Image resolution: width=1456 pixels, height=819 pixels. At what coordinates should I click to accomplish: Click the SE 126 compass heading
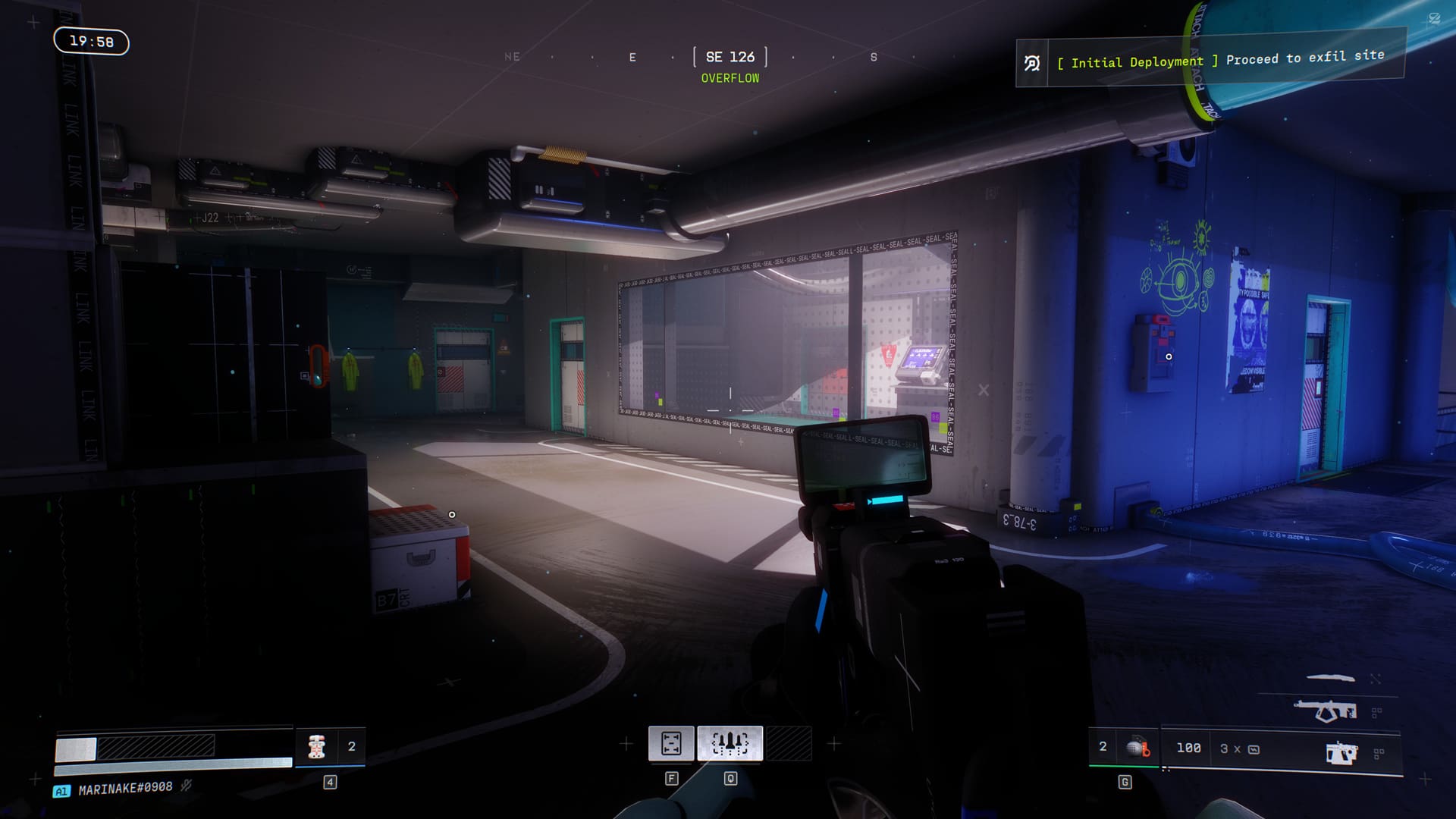[x=730, y=57]
